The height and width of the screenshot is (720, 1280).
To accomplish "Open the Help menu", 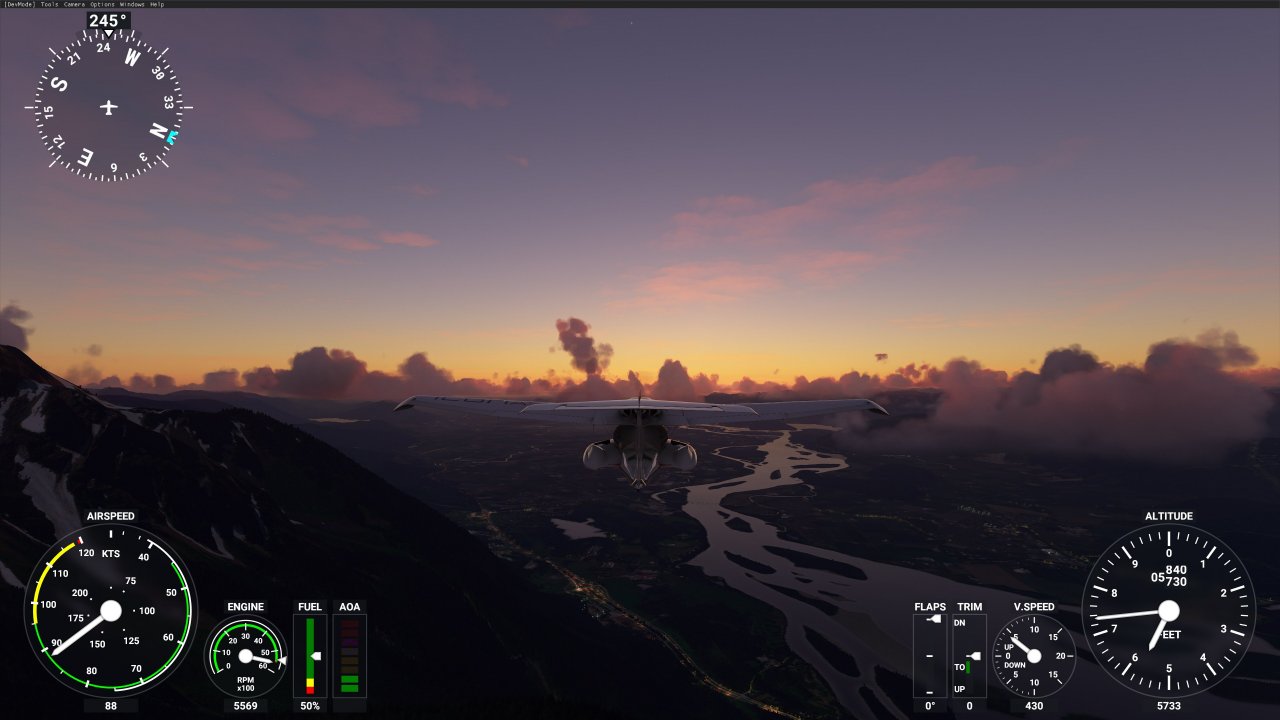I will pos(155,4).
